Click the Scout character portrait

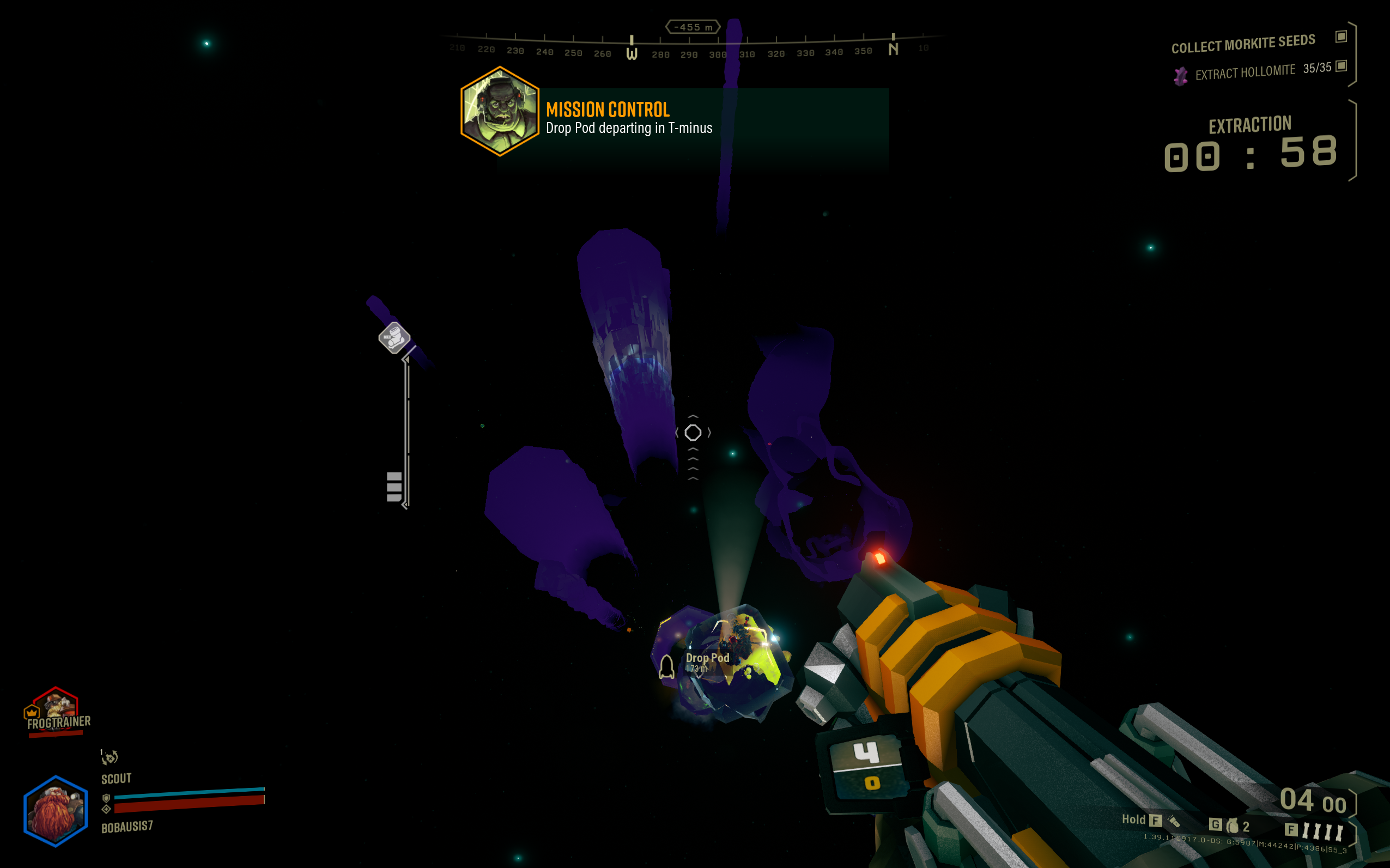click(x=56, y=810)
